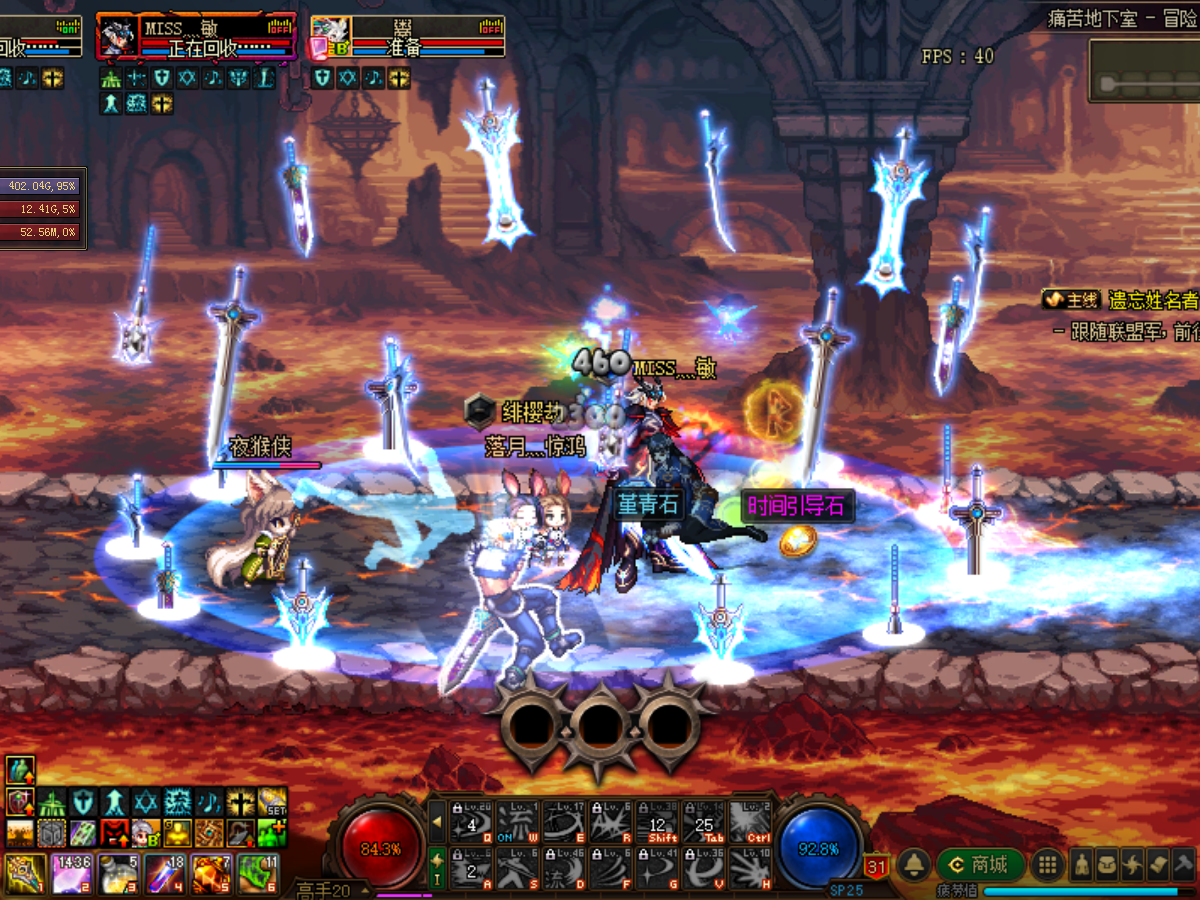Screen dimensions: 1200x900
Task: Open the grid menu button
Action: [1047, 865]
